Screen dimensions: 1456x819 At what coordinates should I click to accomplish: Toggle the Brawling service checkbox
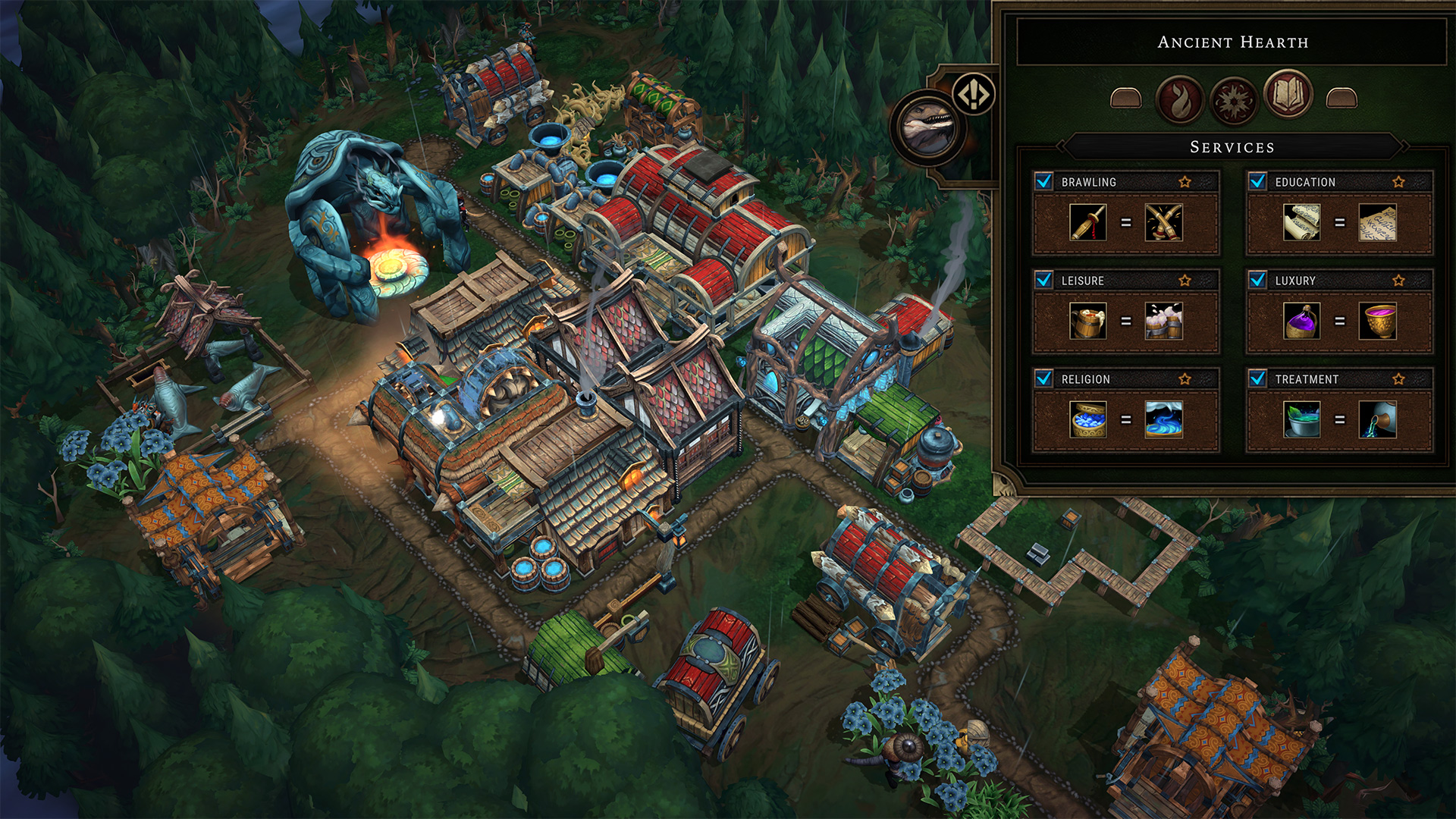click(1044, 181)
